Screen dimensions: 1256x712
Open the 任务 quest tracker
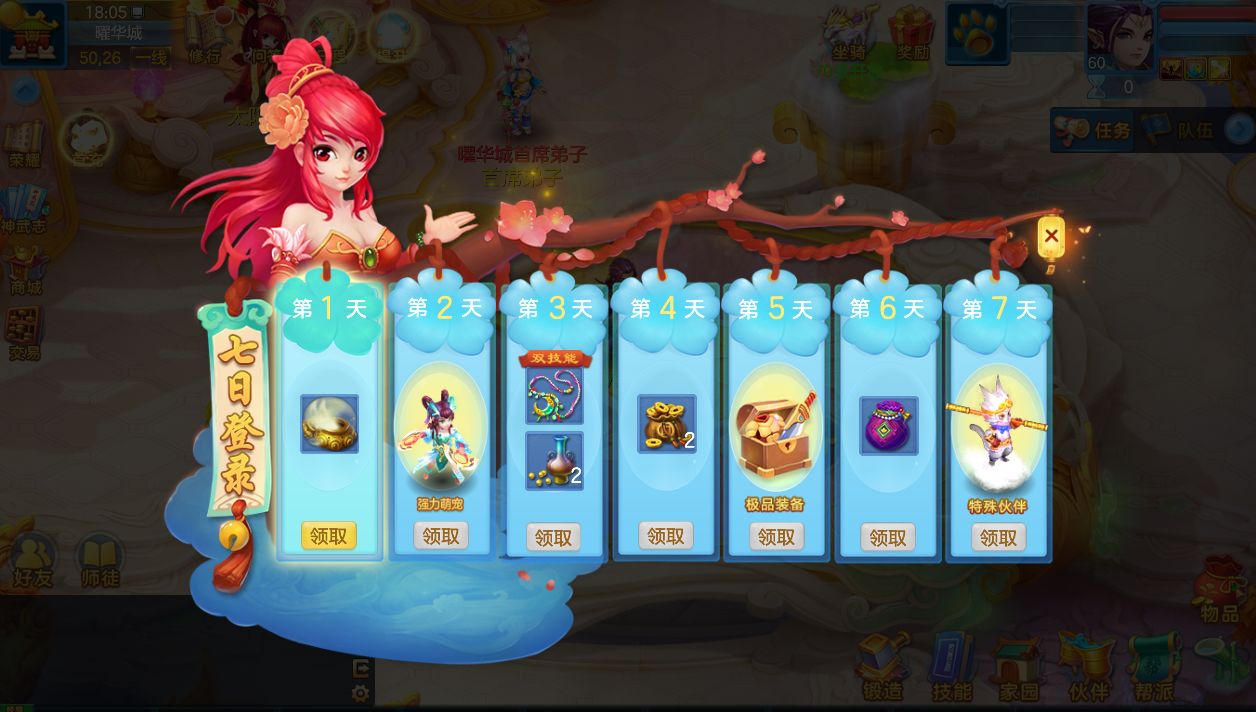(1094, 130)
